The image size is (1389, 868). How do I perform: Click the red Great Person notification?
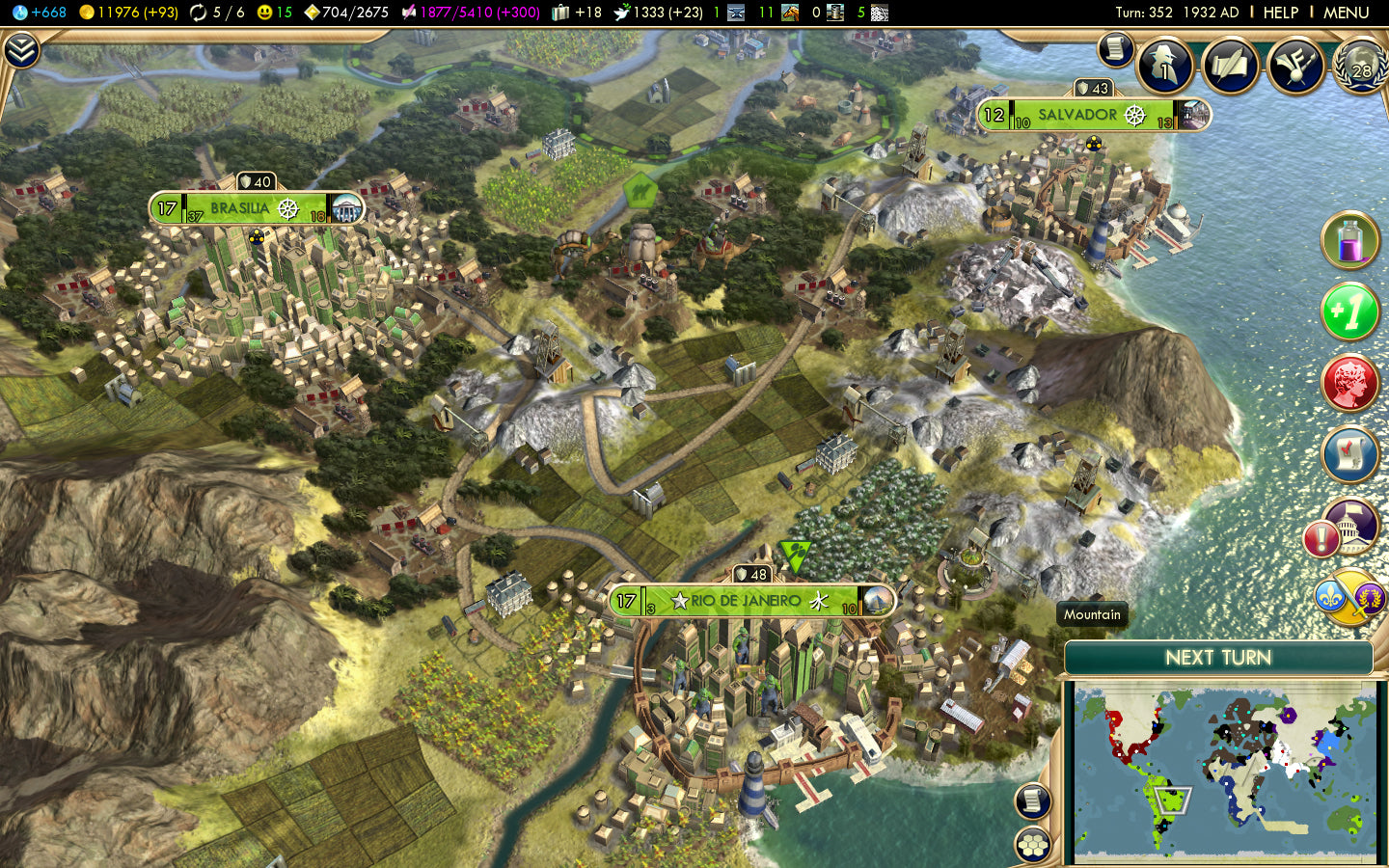(1350, 383)
